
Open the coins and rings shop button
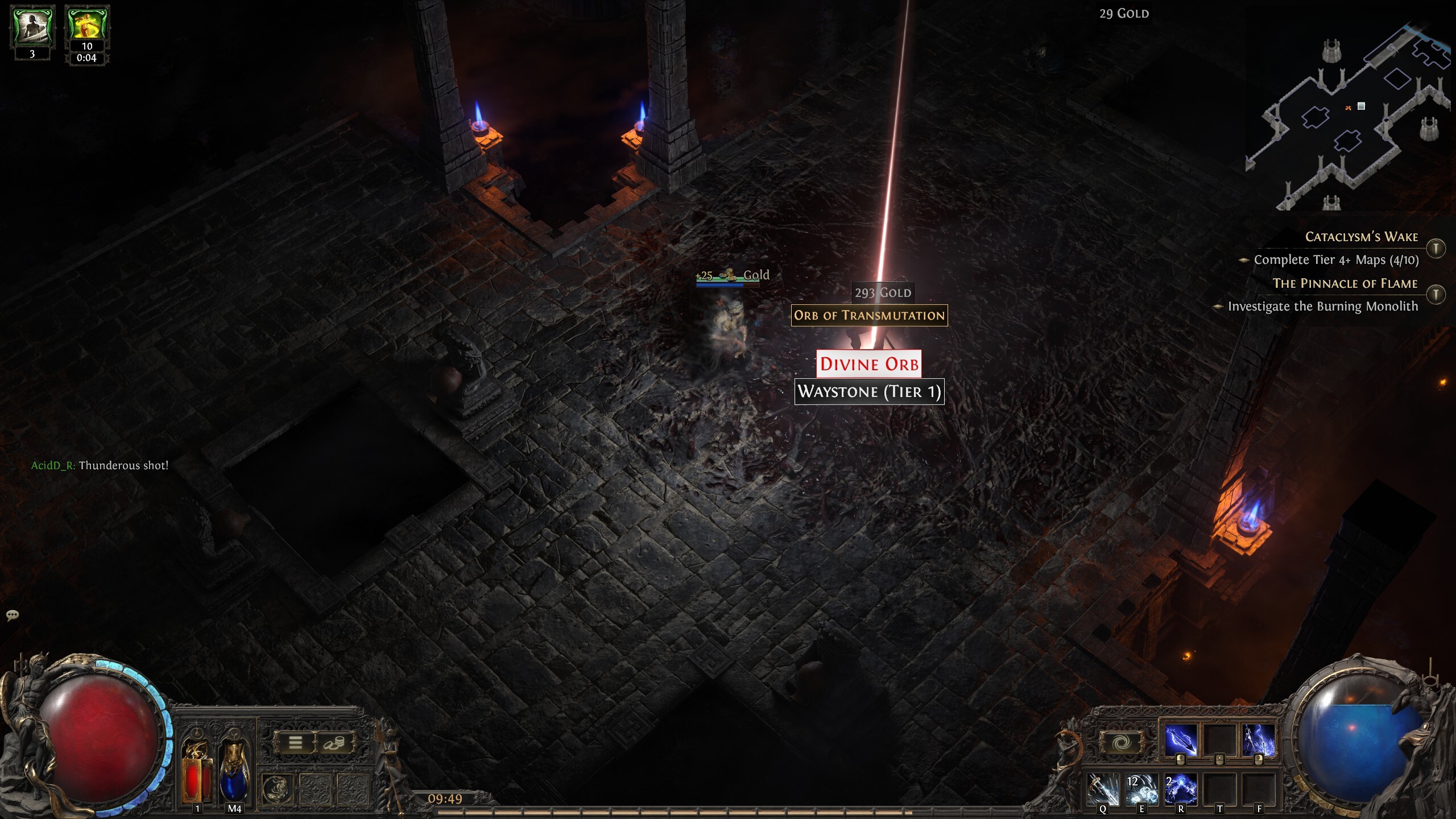(334, 742)
